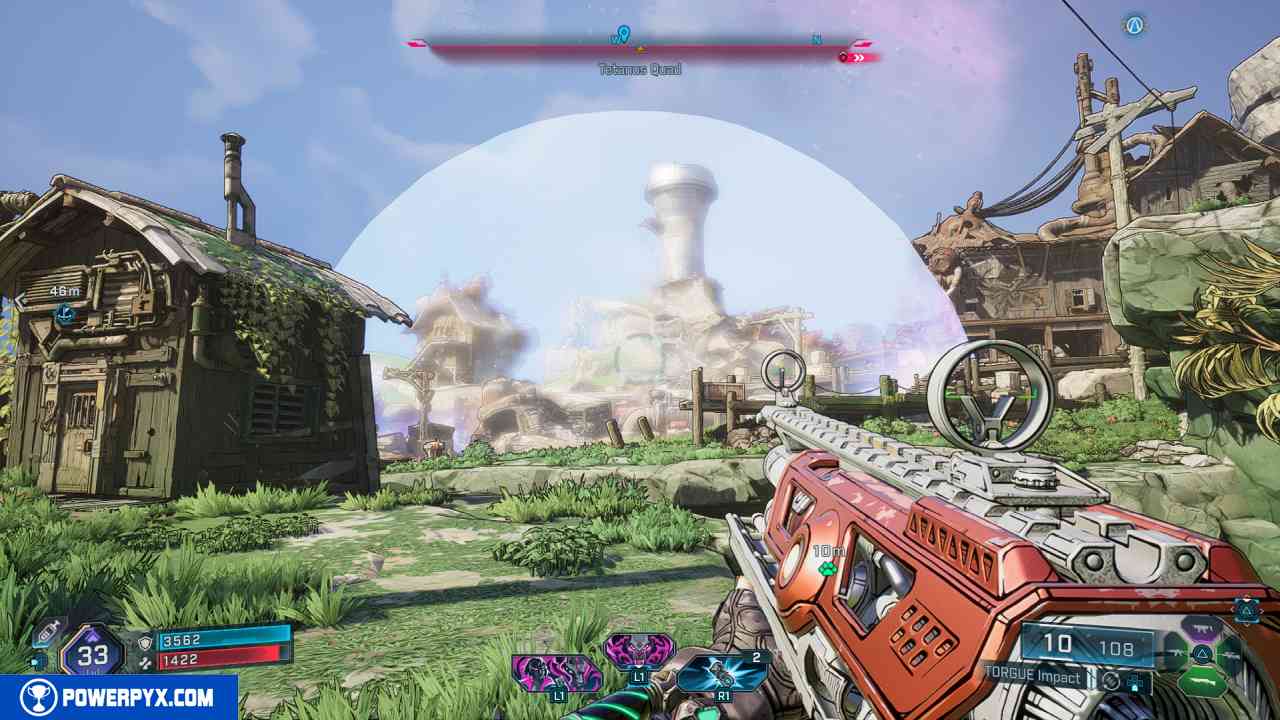
Task: Activate the wide pink action skill icon
Action: (556, 672)
